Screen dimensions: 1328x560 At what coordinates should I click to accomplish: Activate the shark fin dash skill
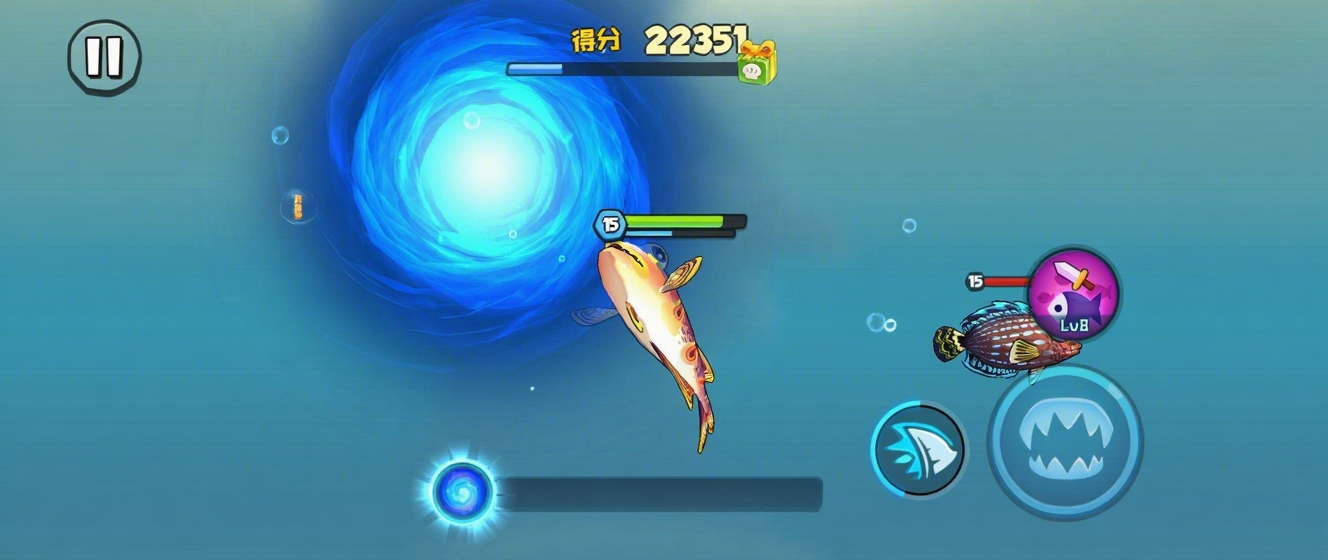coord(918,449)
